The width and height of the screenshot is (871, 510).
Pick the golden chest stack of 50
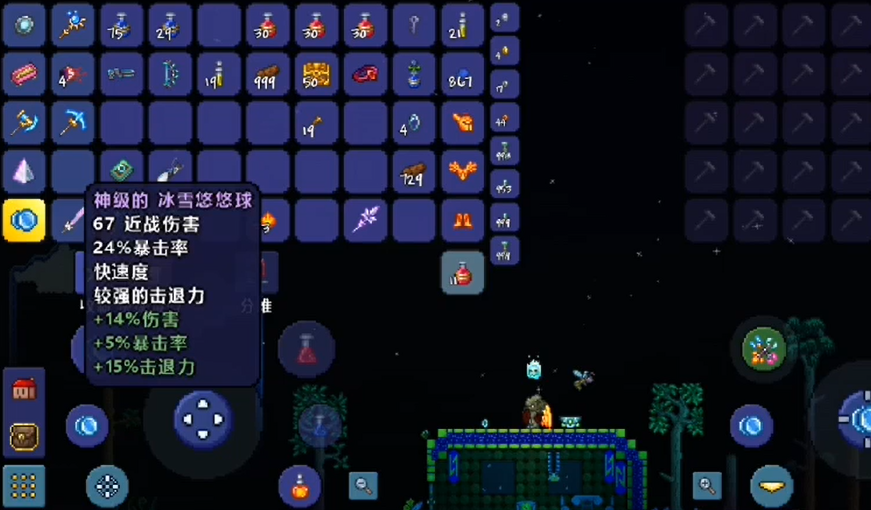(x=316, y=74)
